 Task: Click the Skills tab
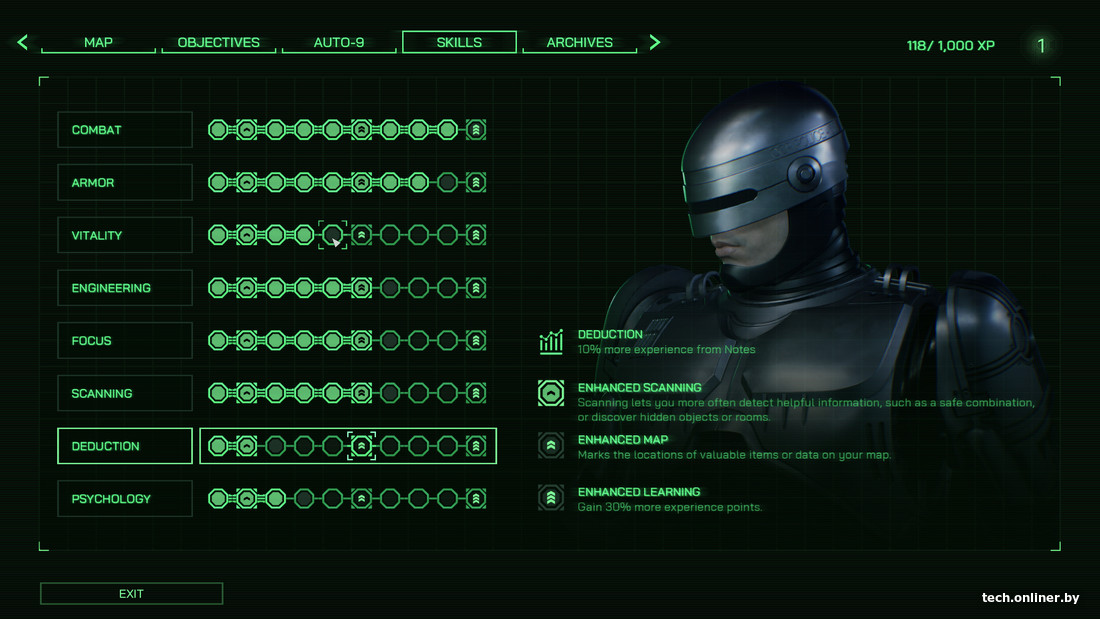pyautogui.click(x=459, y=42)
